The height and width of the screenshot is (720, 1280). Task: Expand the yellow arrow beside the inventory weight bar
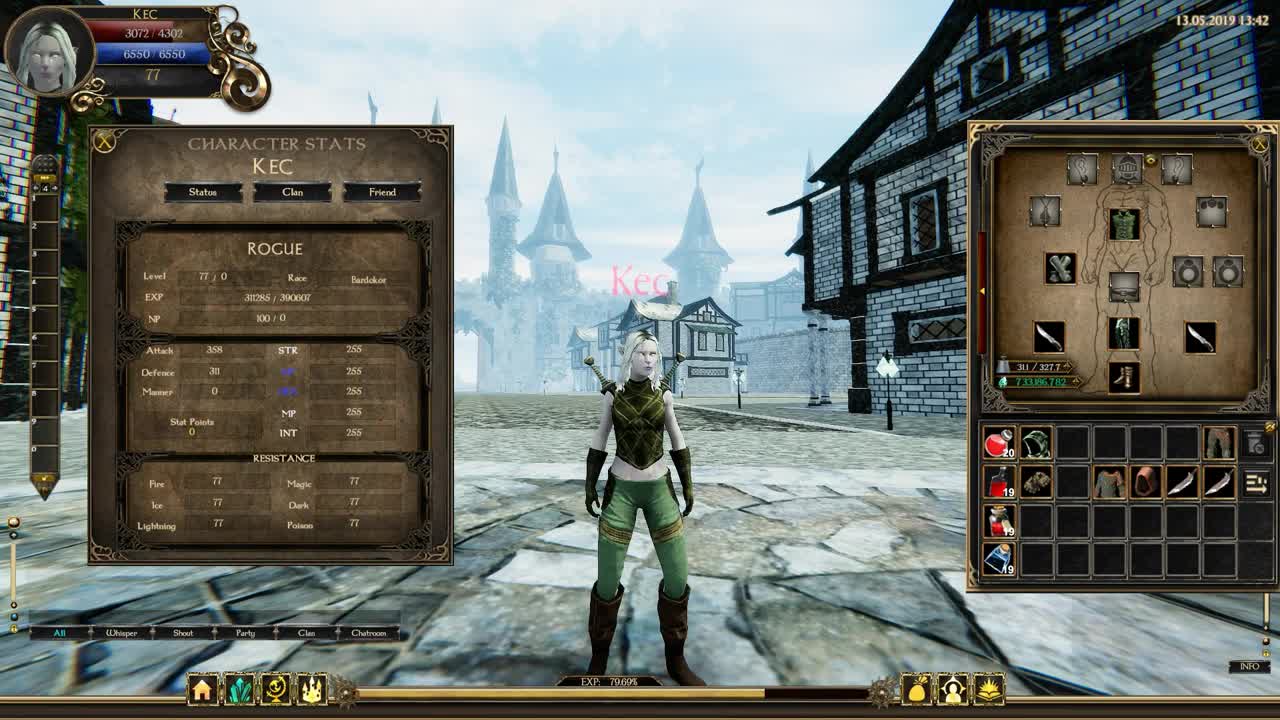[1067, 367]
